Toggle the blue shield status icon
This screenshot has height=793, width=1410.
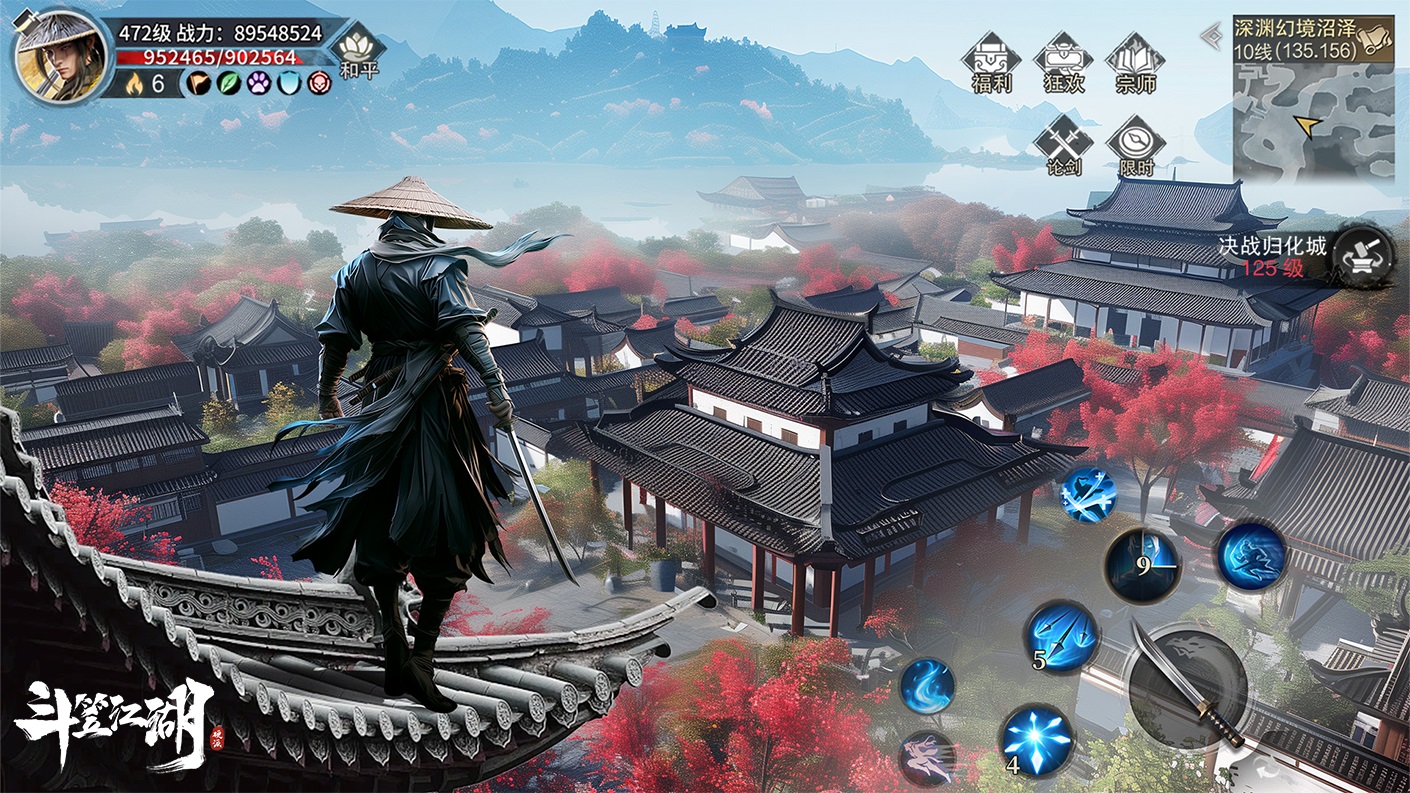288,84
